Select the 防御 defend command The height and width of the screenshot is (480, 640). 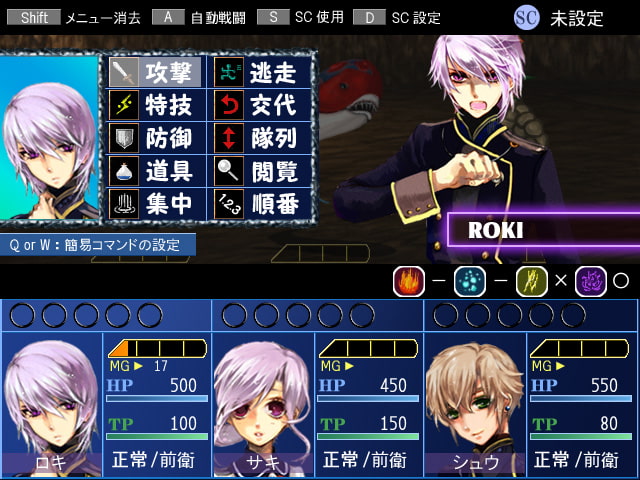click(x=156, y=138)
